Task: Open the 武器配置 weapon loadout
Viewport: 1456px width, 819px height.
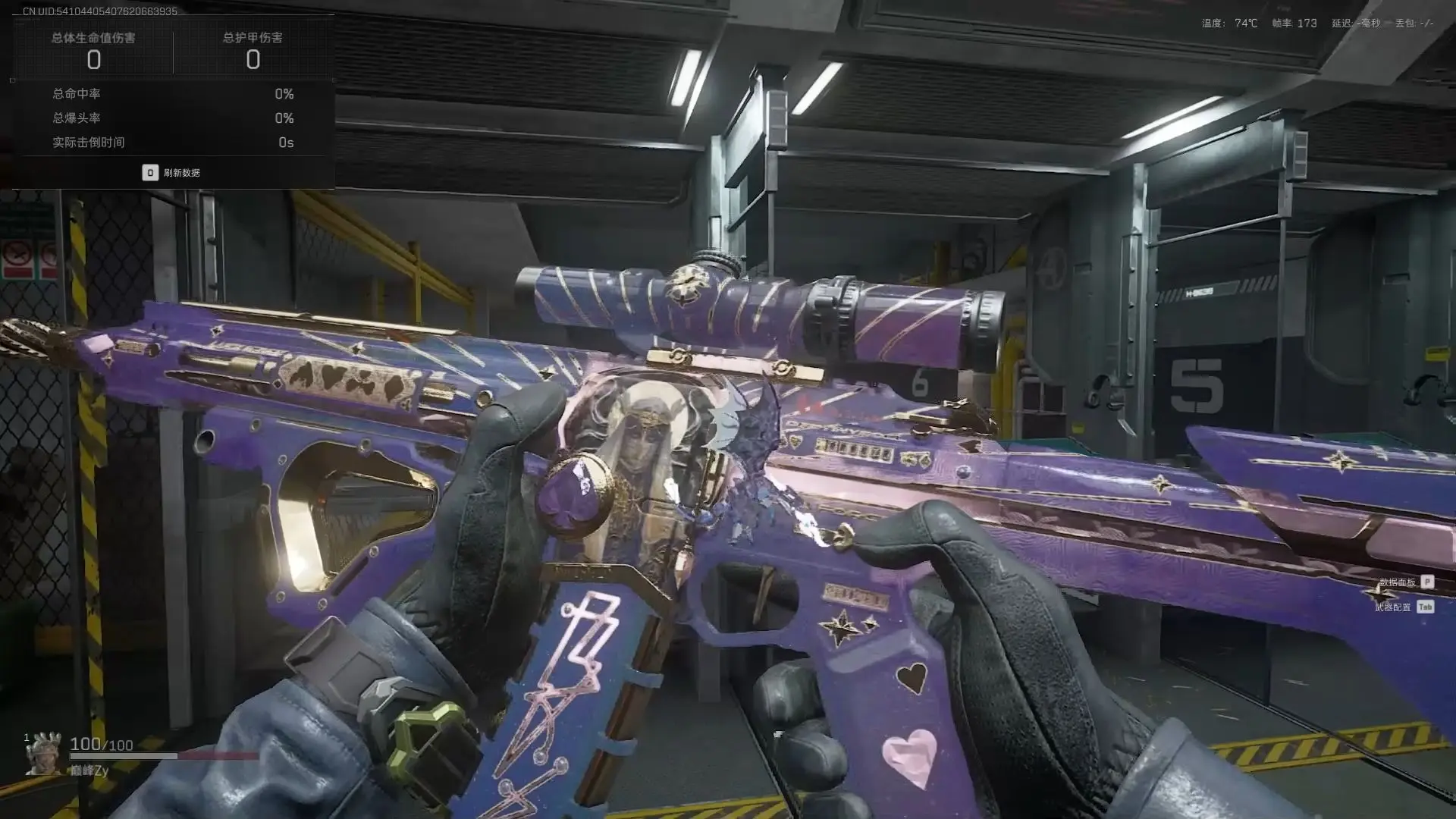Action: pyautogui.click(x=1403, y=607)
